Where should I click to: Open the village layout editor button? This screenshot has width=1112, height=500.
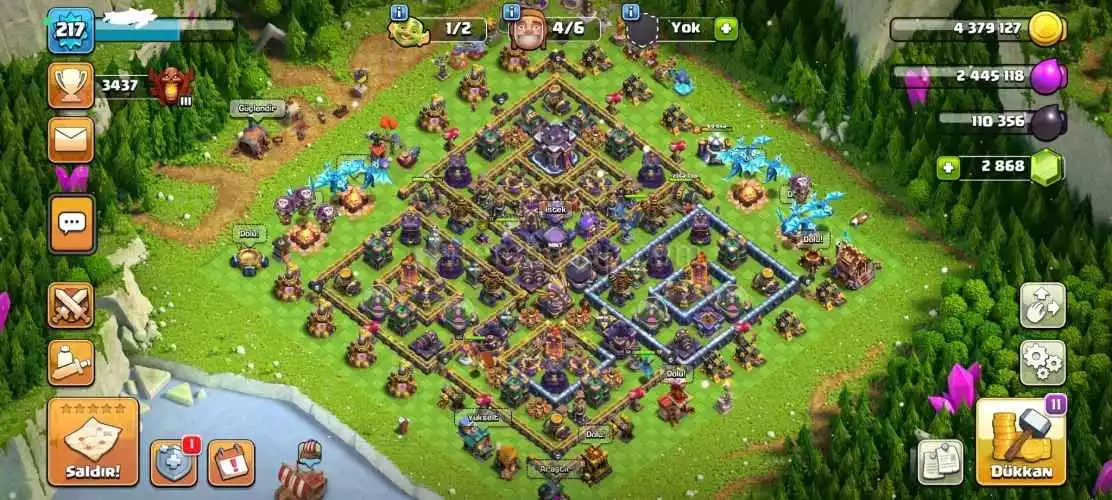(1042, 306)
